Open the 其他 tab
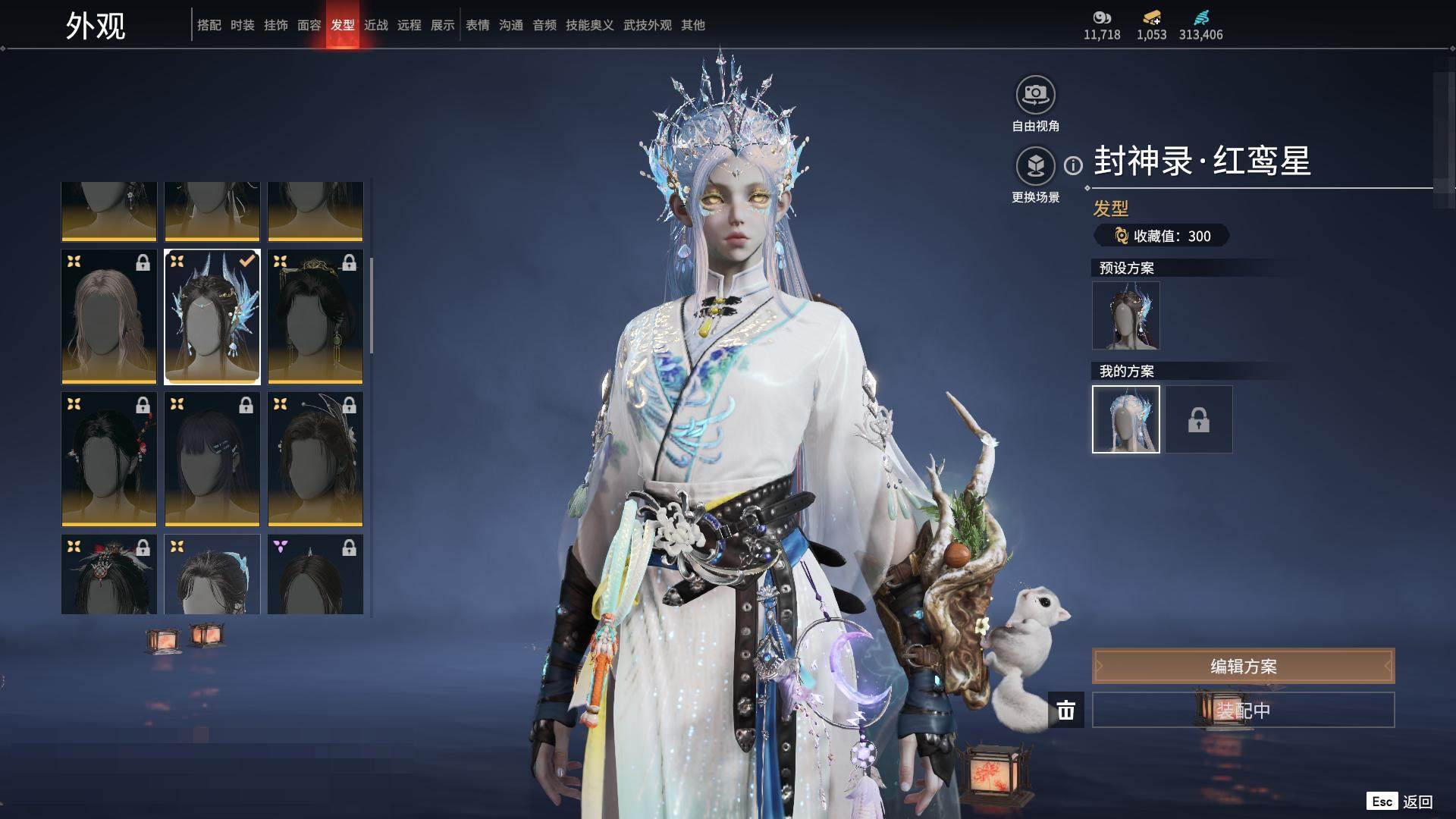 click(x=692, y=25)
